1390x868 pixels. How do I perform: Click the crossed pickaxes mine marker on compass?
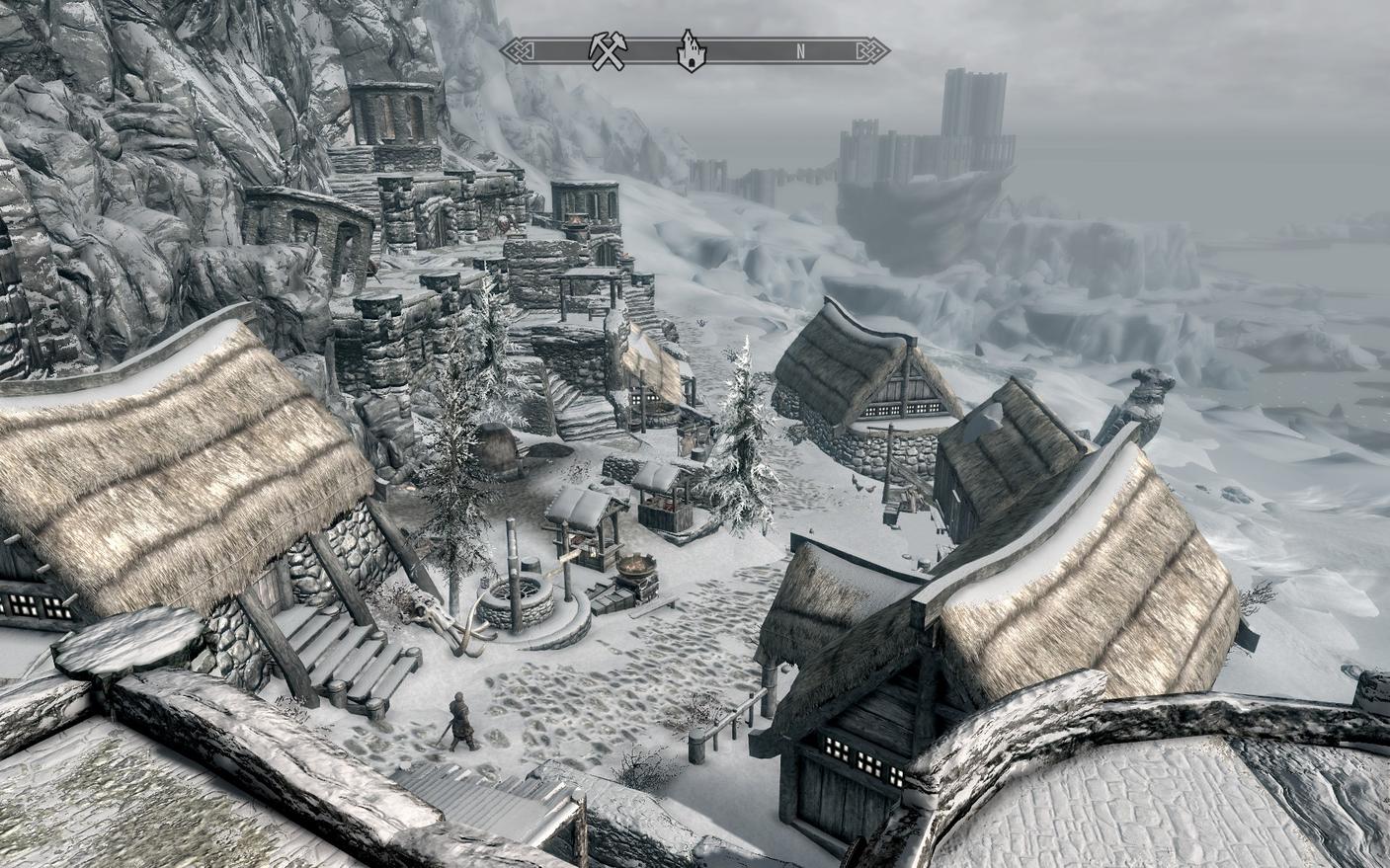(604, 51)
